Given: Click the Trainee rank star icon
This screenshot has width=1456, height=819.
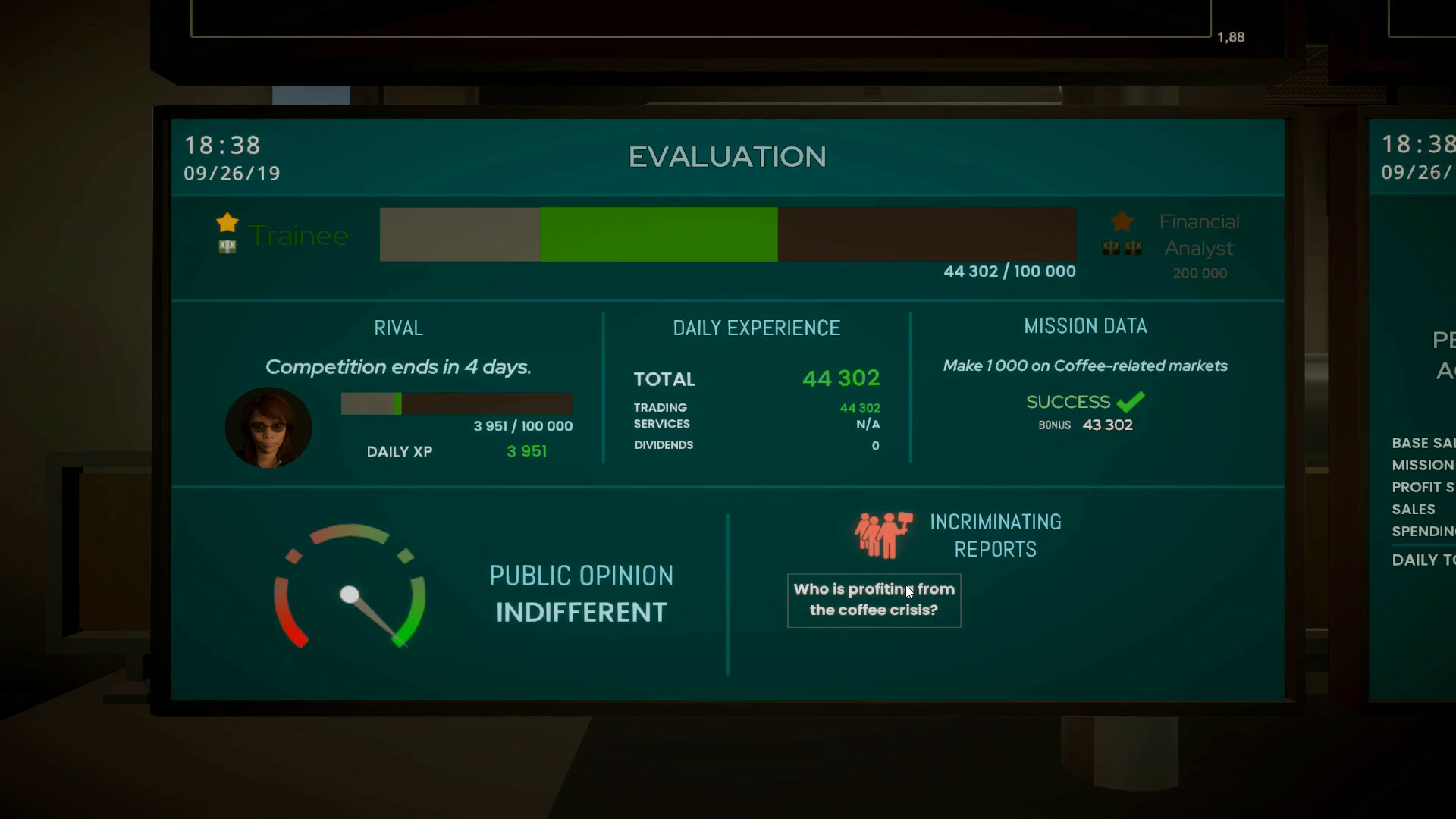Looking at the screenshot, I should 226,222.
